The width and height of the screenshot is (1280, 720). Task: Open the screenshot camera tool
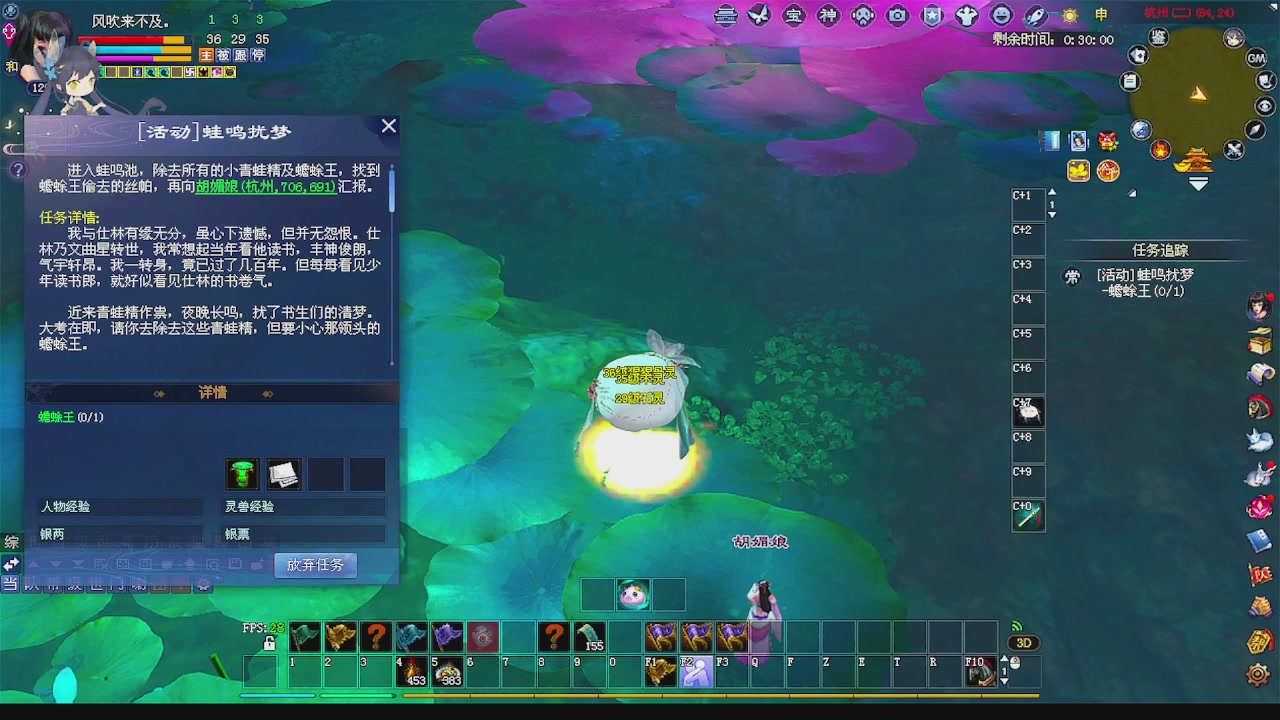[897, 16]
